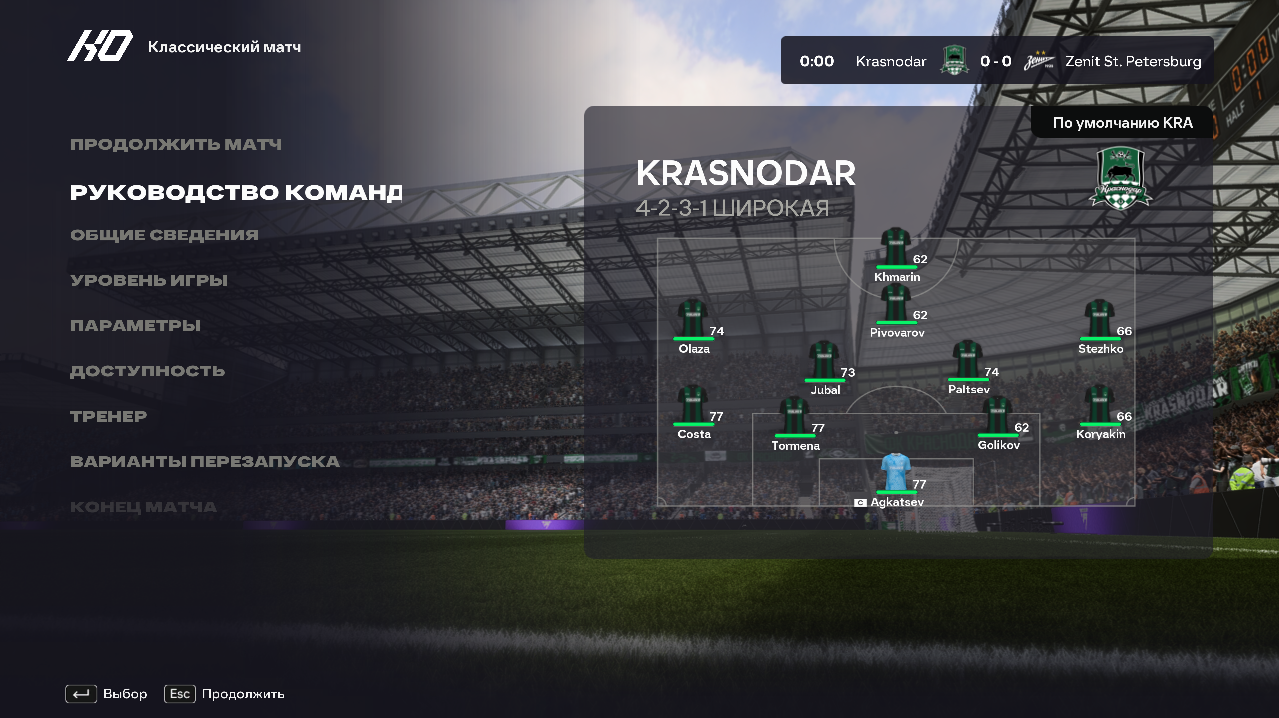Image resolution: width=1279 pixels, height=718 pixels.
Task: Go to the Доступность menu
Action: [x=147, y=371]
